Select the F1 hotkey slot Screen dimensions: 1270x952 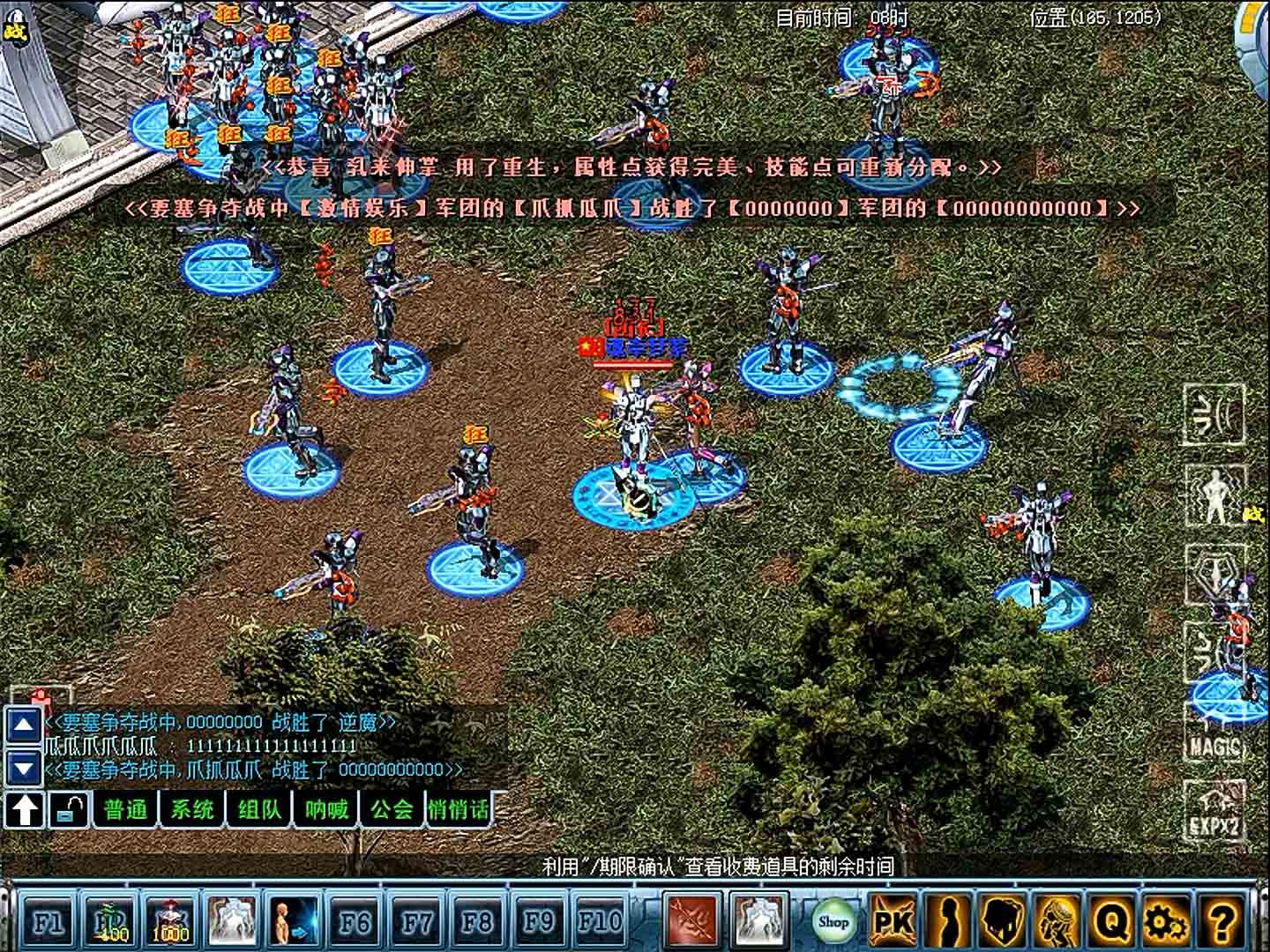coord(48,922)
